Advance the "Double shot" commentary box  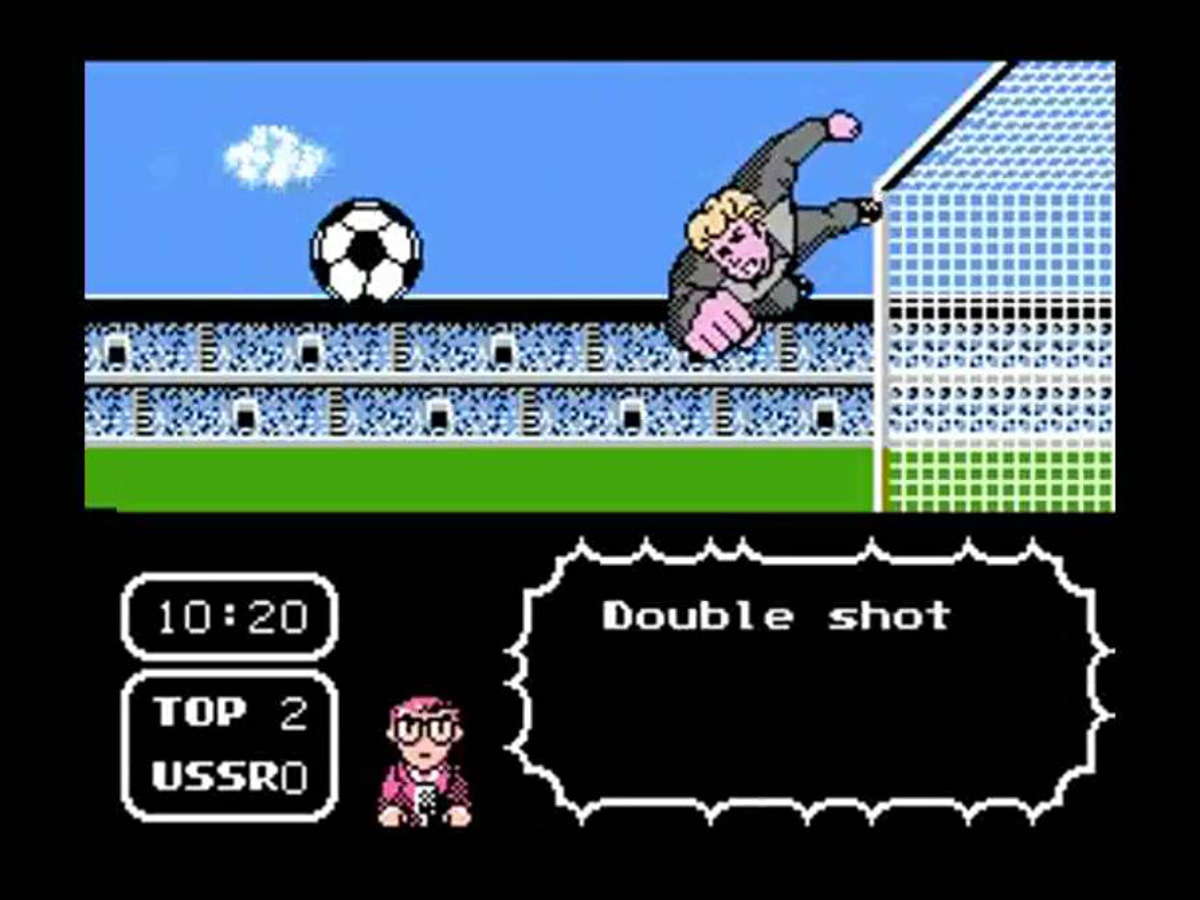[808, 680]
